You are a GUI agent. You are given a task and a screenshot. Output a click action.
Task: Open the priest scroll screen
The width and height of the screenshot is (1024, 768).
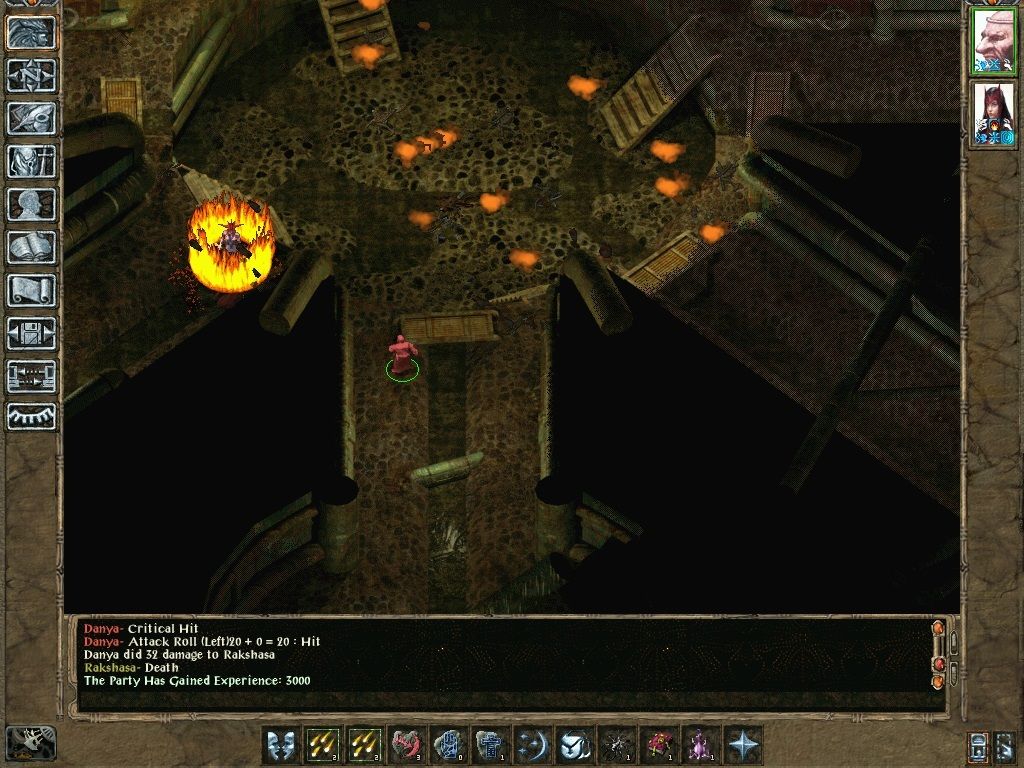(x=31, y=290)
